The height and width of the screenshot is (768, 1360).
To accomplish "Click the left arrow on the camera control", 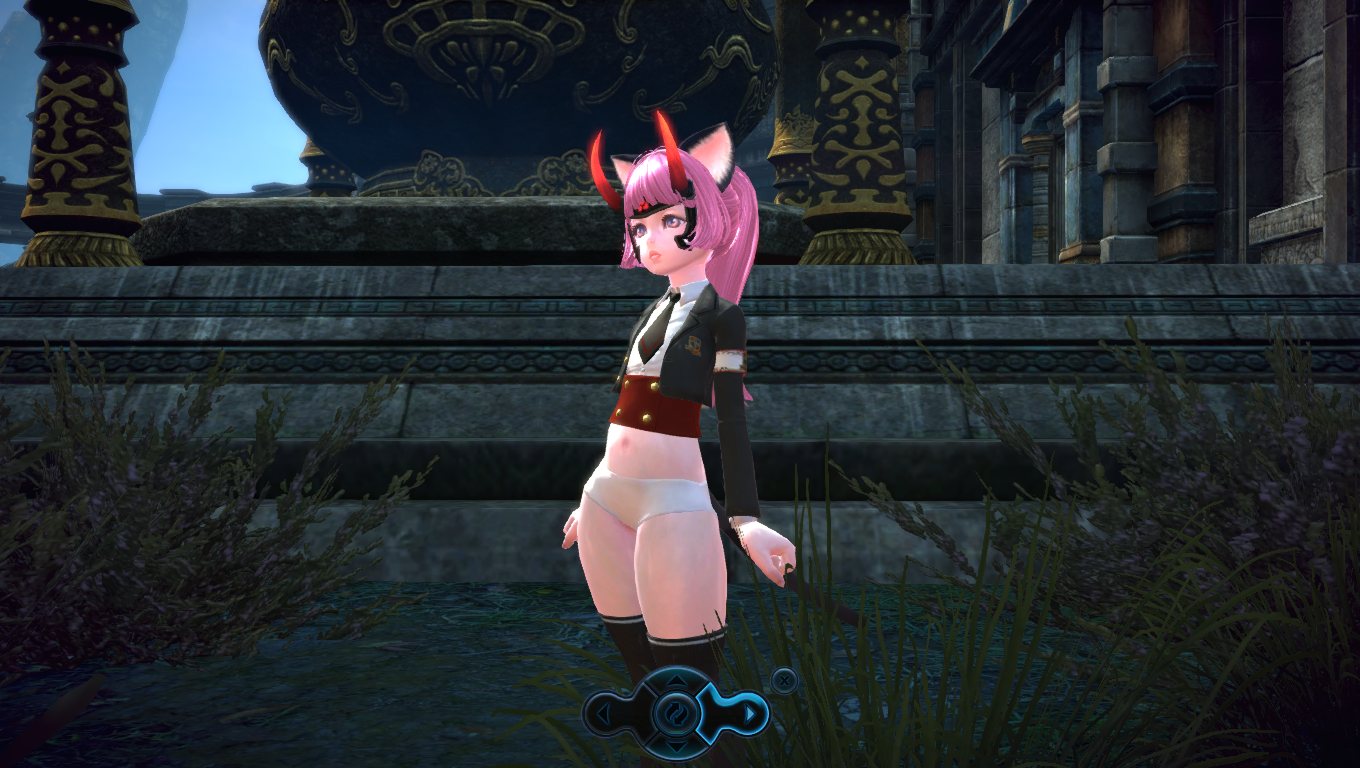I will point(604,714).
